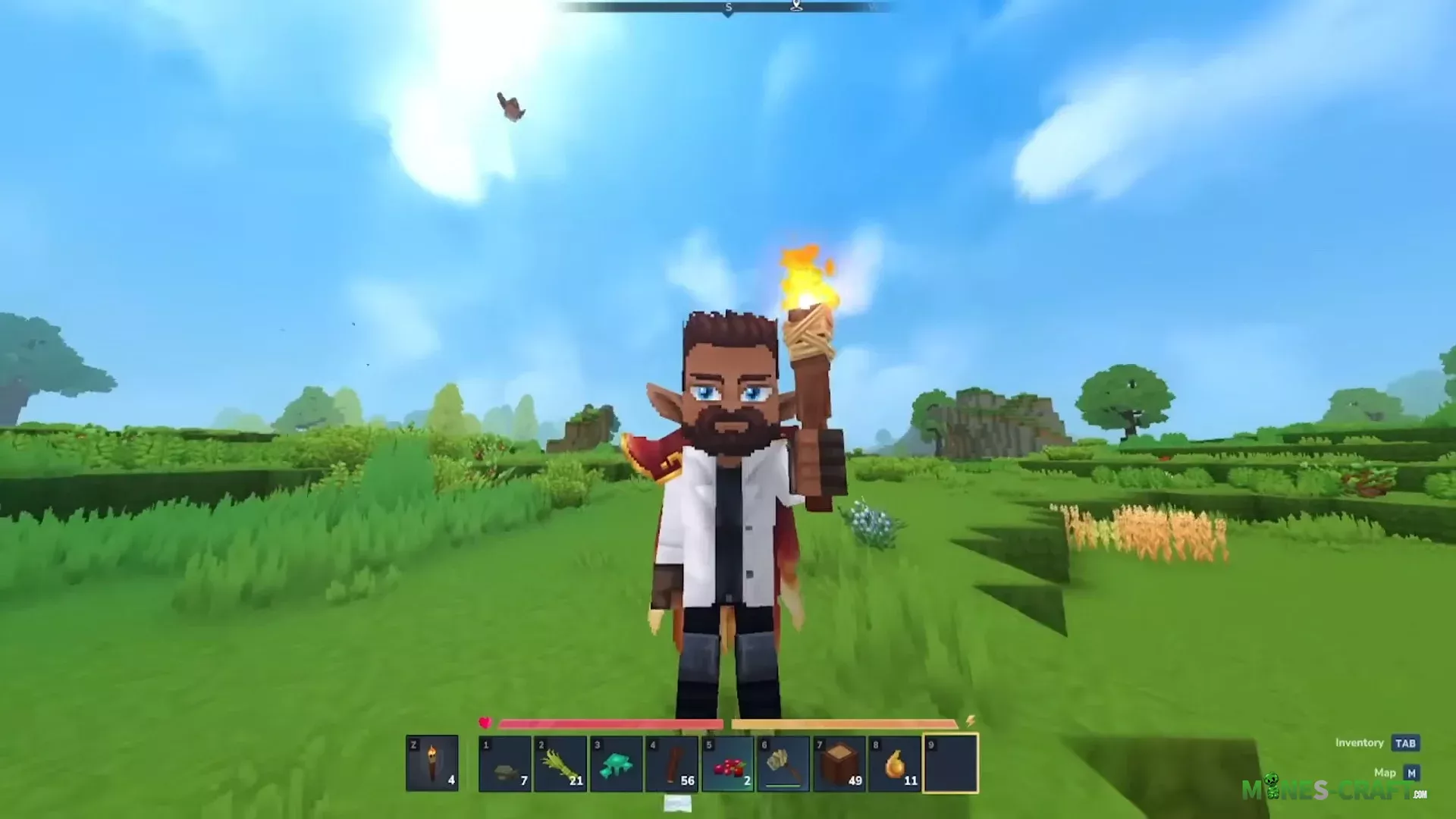Select the empty ninth hotbar slot
Viewport: 1456px width, 819px height.
tap(951, 764)
